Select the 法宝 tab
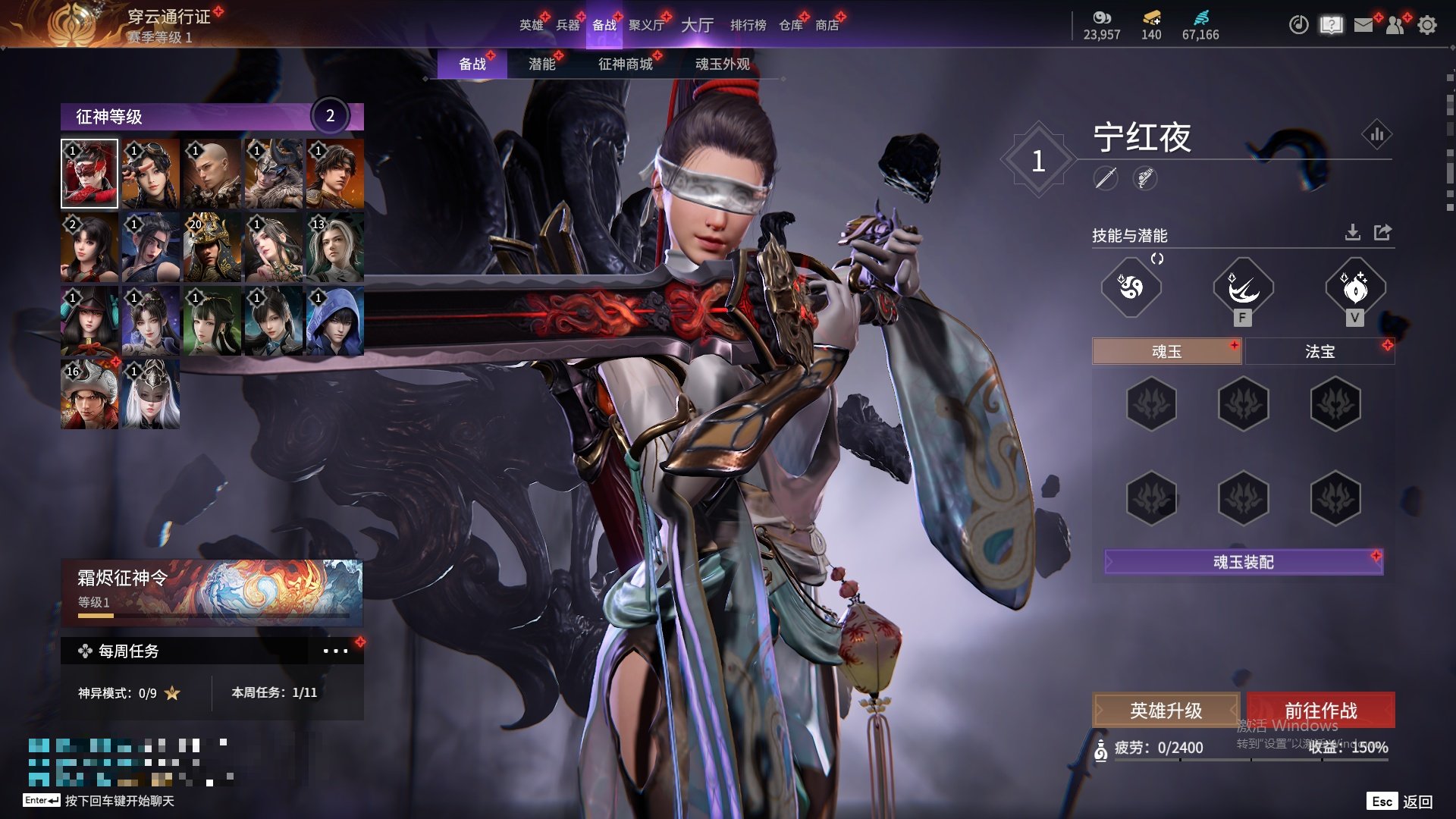Screen dimensions: 1456x819 coord(1319,351)
